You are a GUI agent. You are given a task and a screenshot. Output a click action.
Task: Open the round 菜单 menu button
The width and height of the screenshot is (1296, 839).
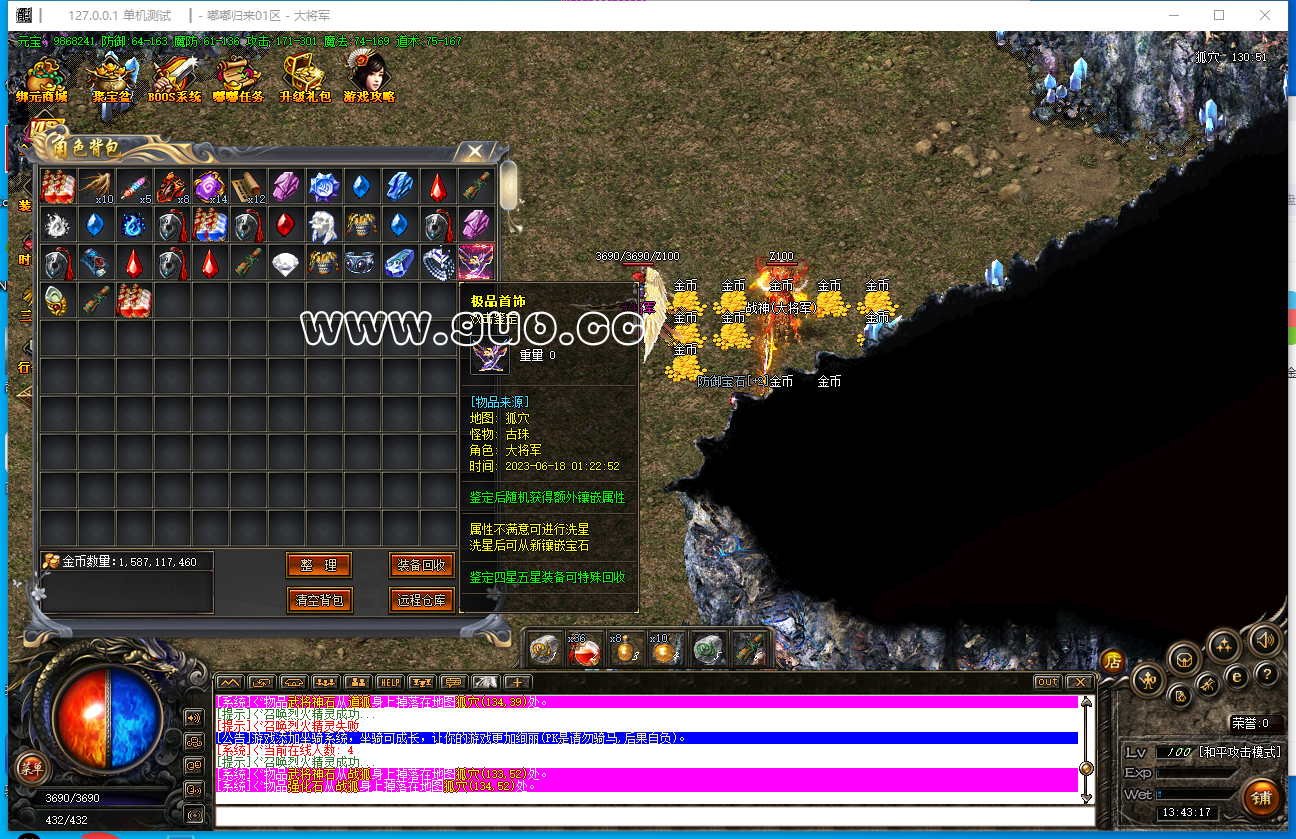[33, 768]
